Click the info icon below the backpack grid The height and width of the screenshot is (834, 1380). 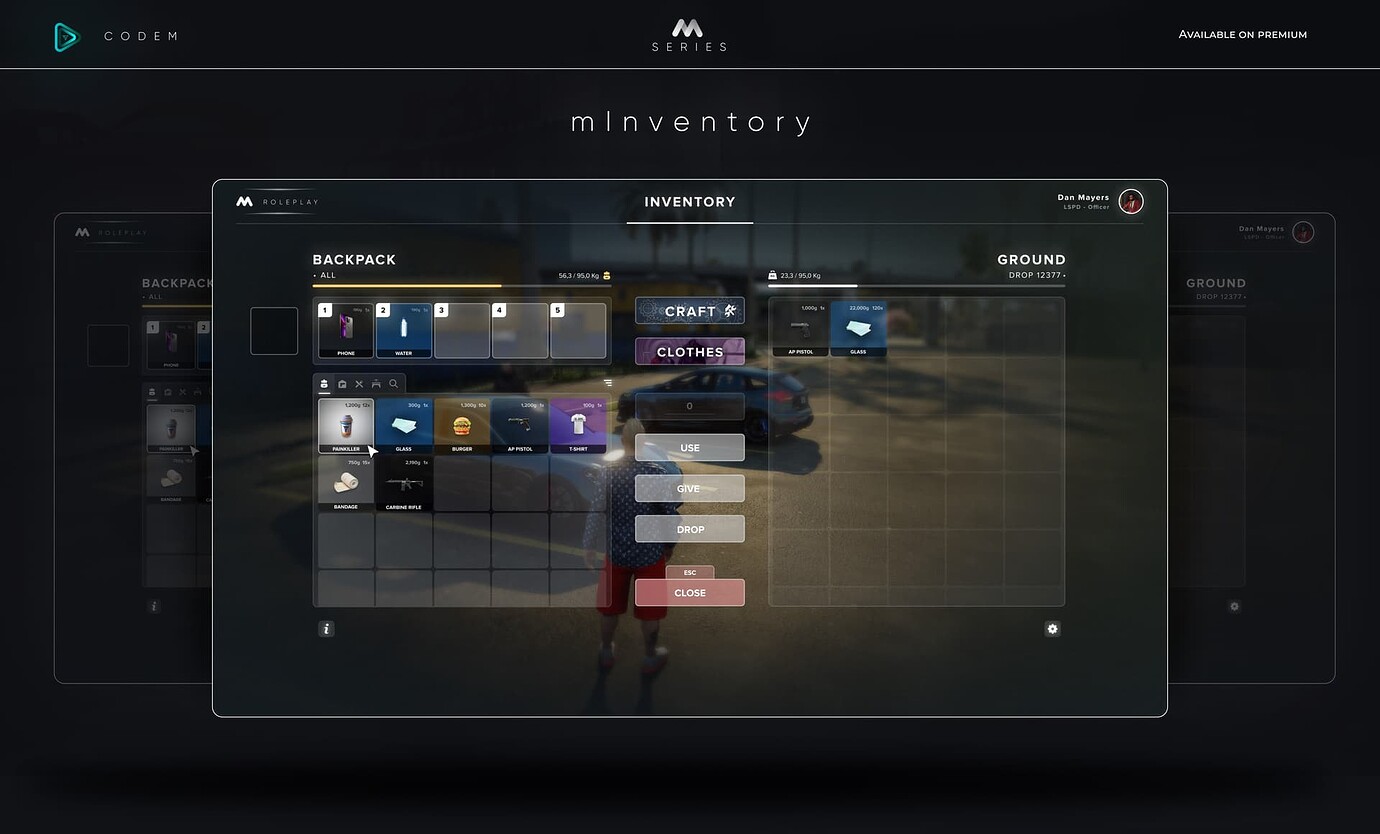[x=326, y=628]
